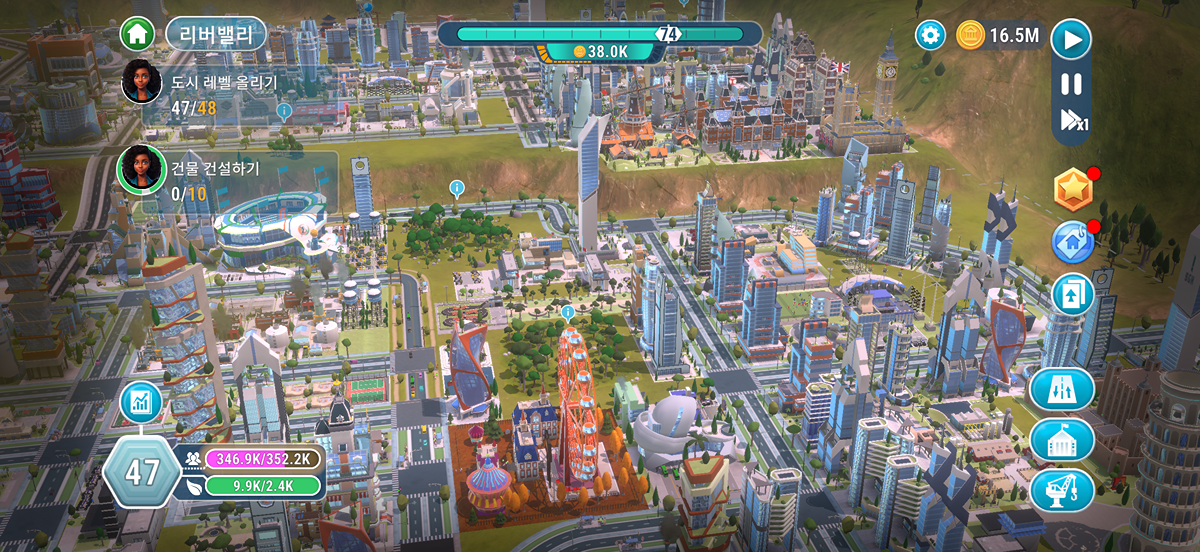
Task: Tap the level 47 hexagon badge
Action: 141,472
